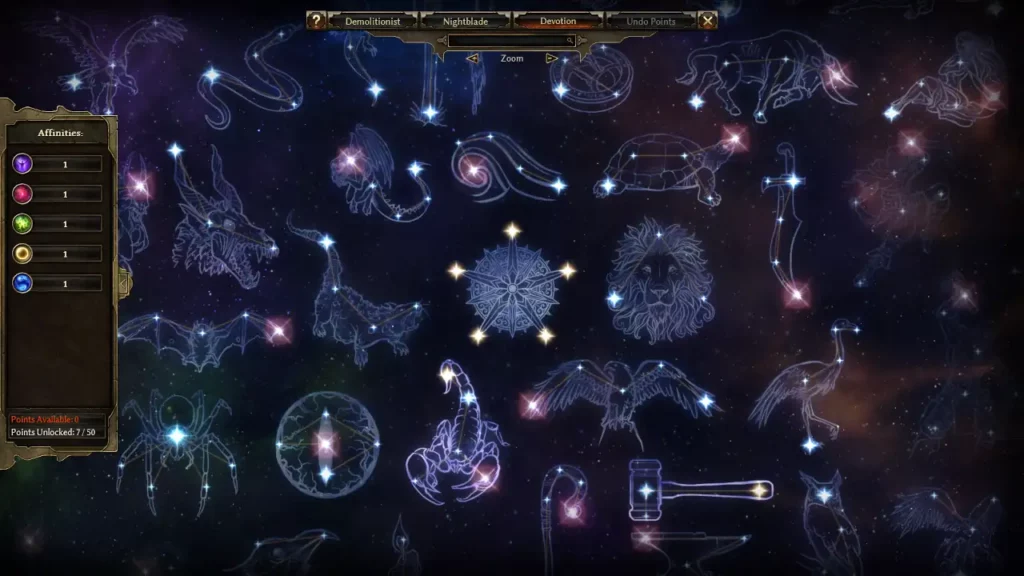This screenshot has height=576, width=1024.
Task: Click the Undo Points button
Action: 651,21
